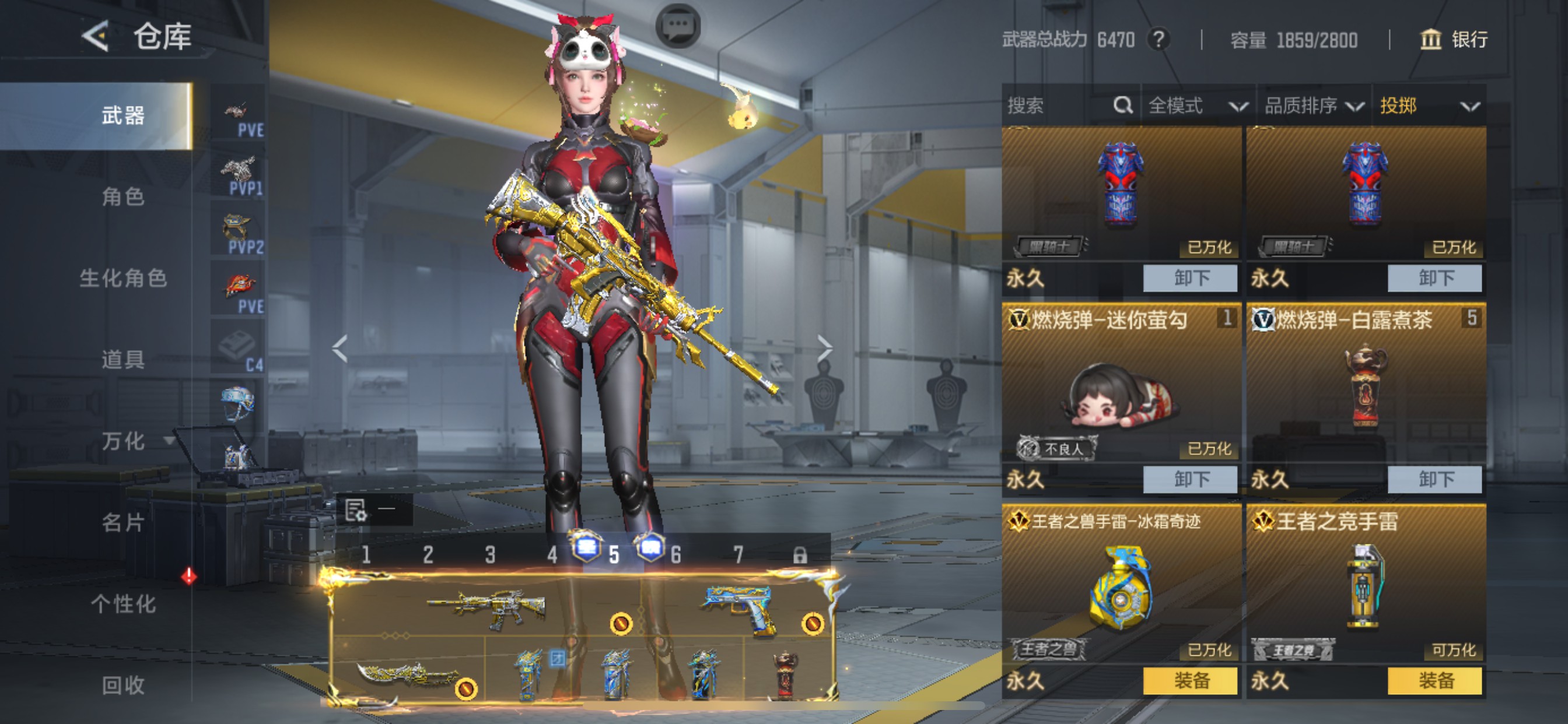Unequip the 燃烧弹-迷你萤勾 grenade
The width and height of the screenshot is (1568, 724).
tap(1190, 479)
